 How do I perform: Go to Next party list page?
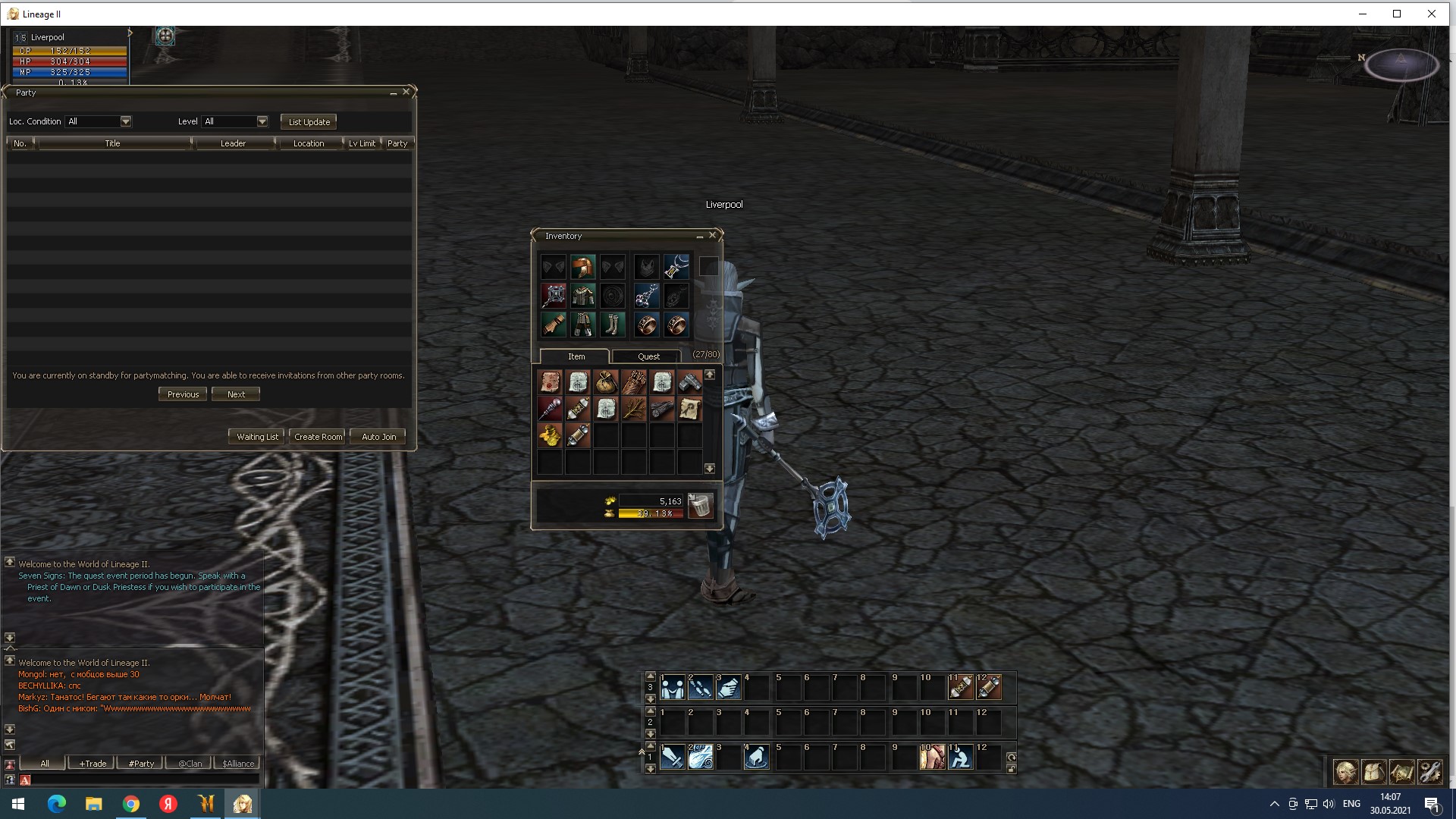(236, 394)
